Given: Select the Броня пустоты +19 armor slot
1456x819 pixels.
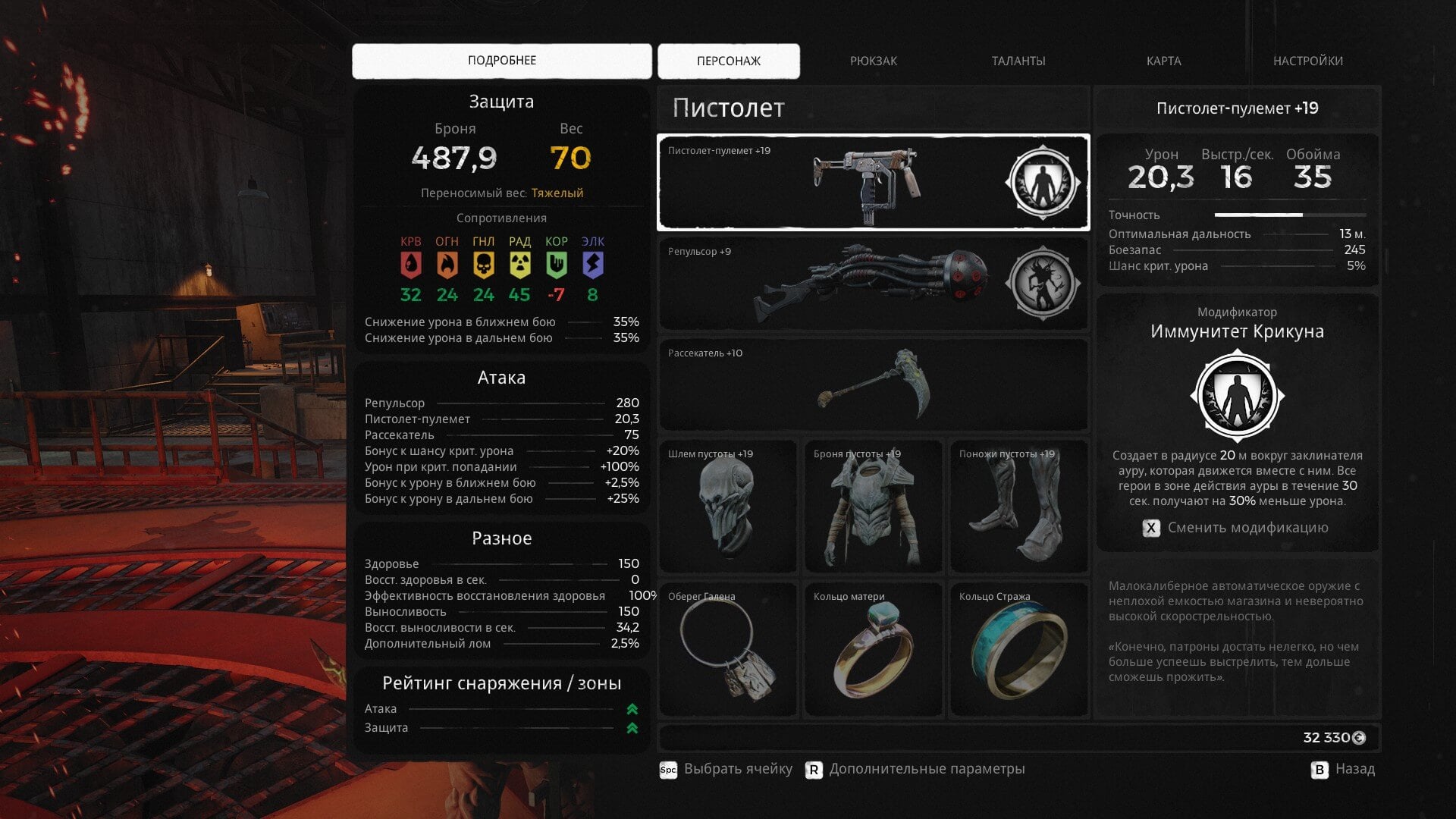Looking at the screenshot, I should point(873,506).
